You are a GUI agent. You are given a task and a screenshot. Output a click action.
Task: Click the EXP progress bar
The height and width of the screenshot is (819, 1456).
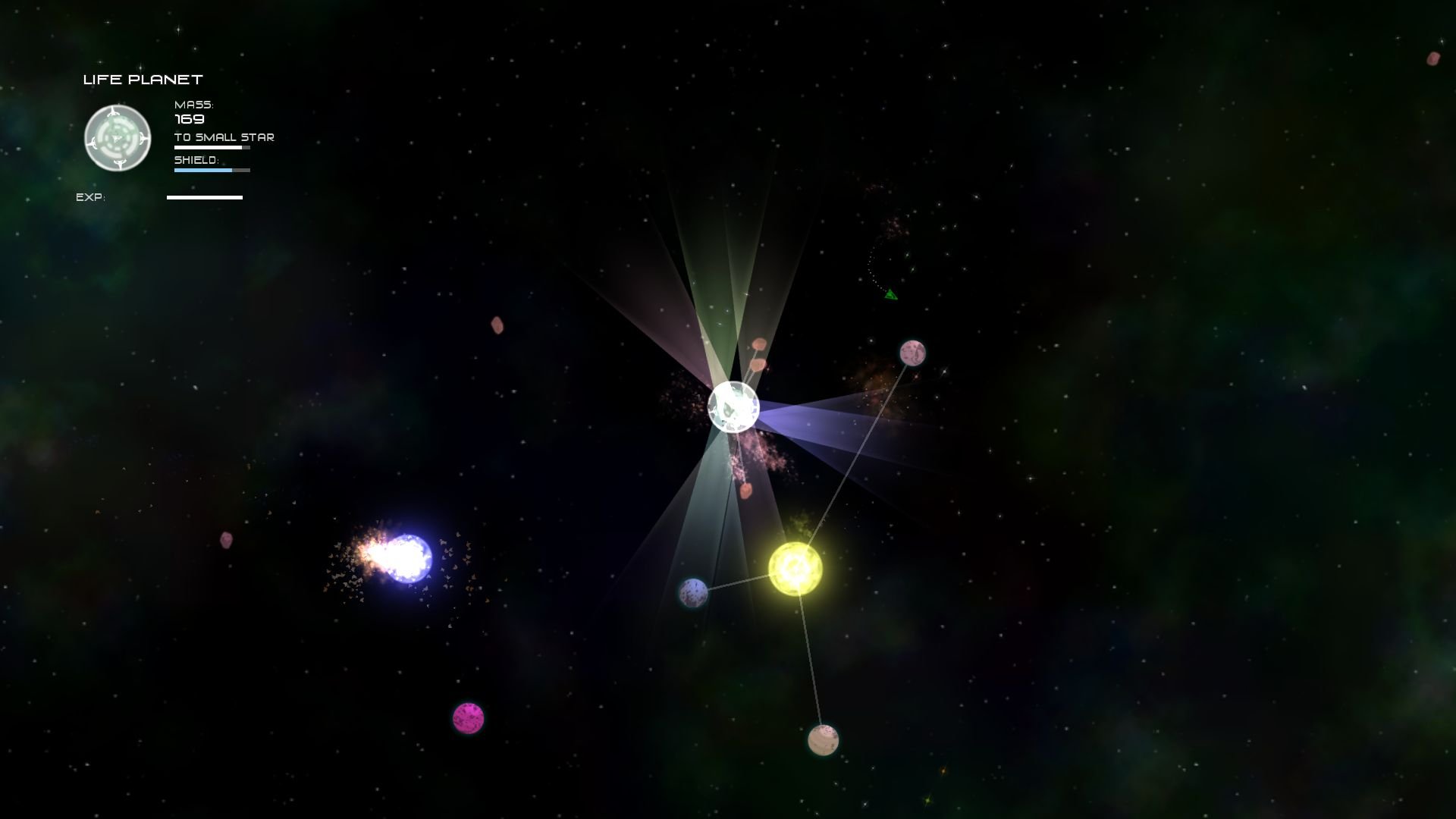pos(204,197)
